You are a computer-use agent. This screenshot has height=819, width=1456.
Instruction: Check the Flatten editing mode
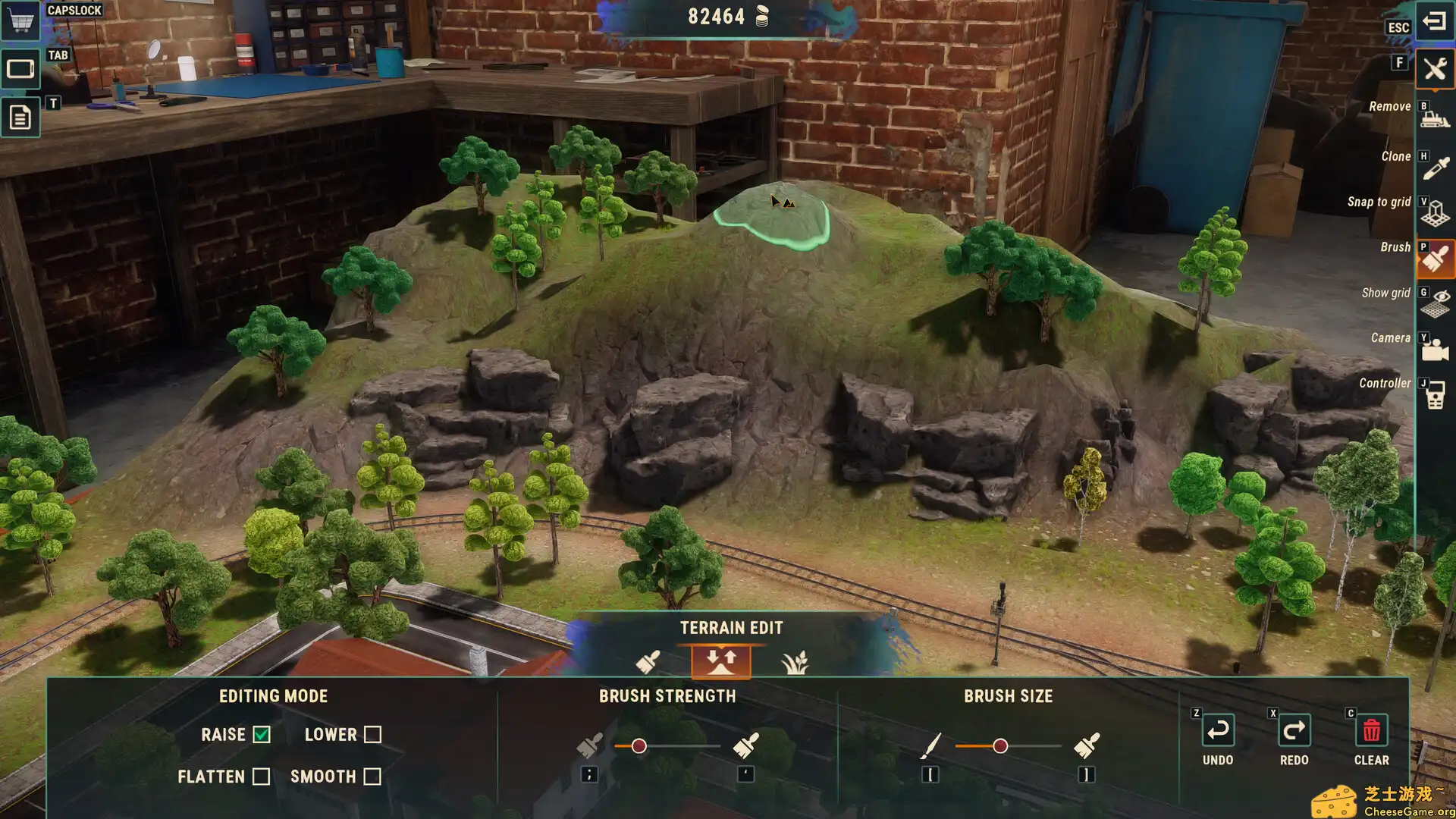(261, 777)
